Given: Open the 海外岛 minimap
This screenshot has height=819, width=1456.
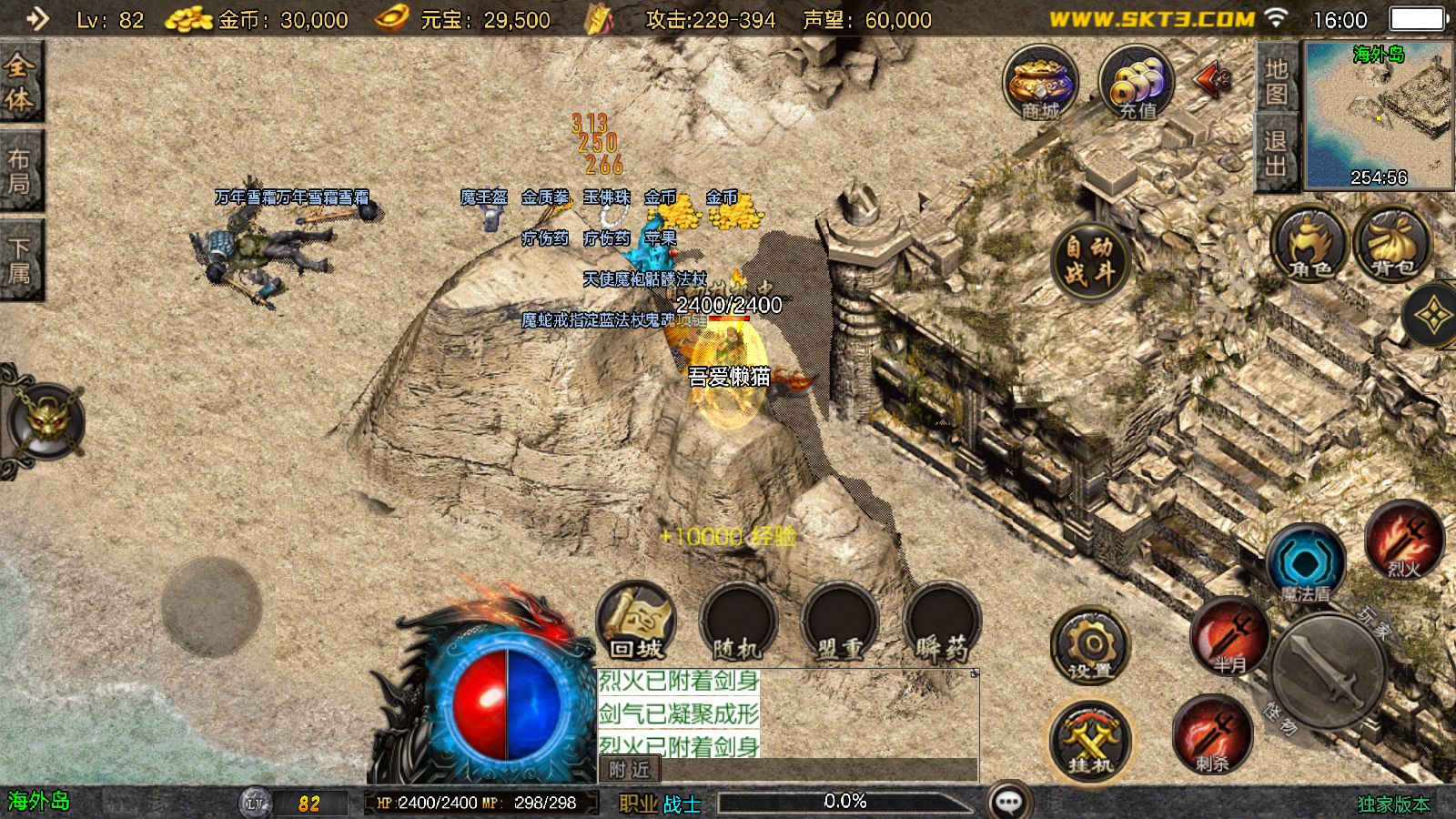Looking at the screenshot, I should coord(1379,115).
